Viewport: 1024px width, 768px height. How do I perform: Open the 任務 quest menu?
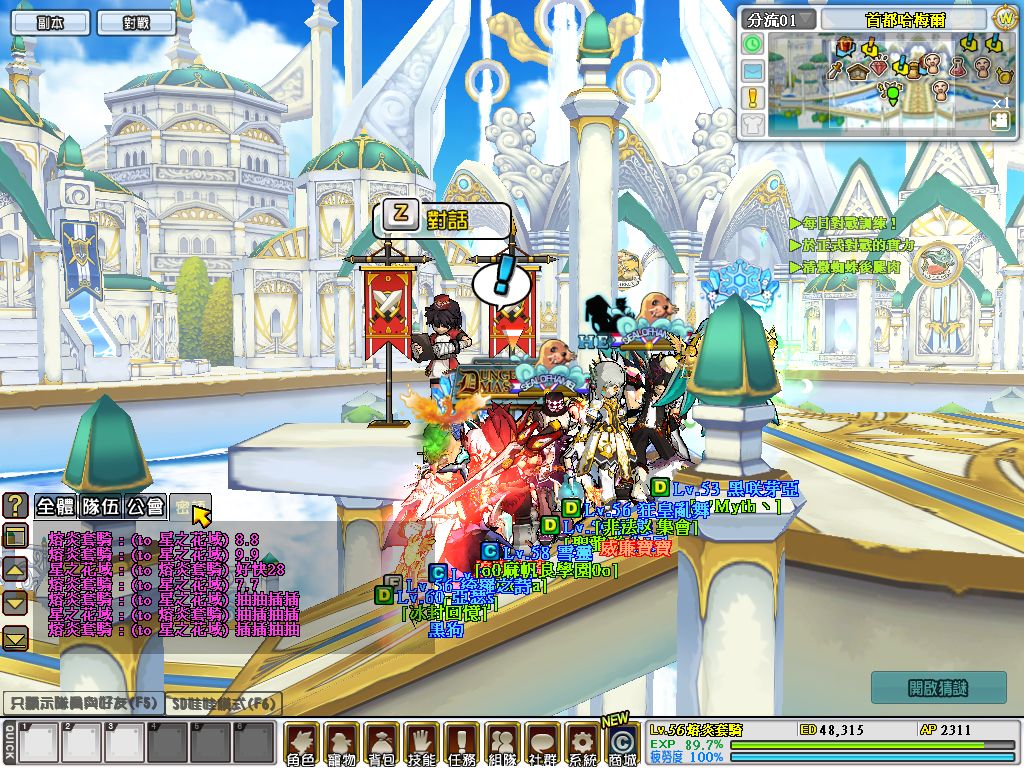pyautogui.click(x=461, y=743)
